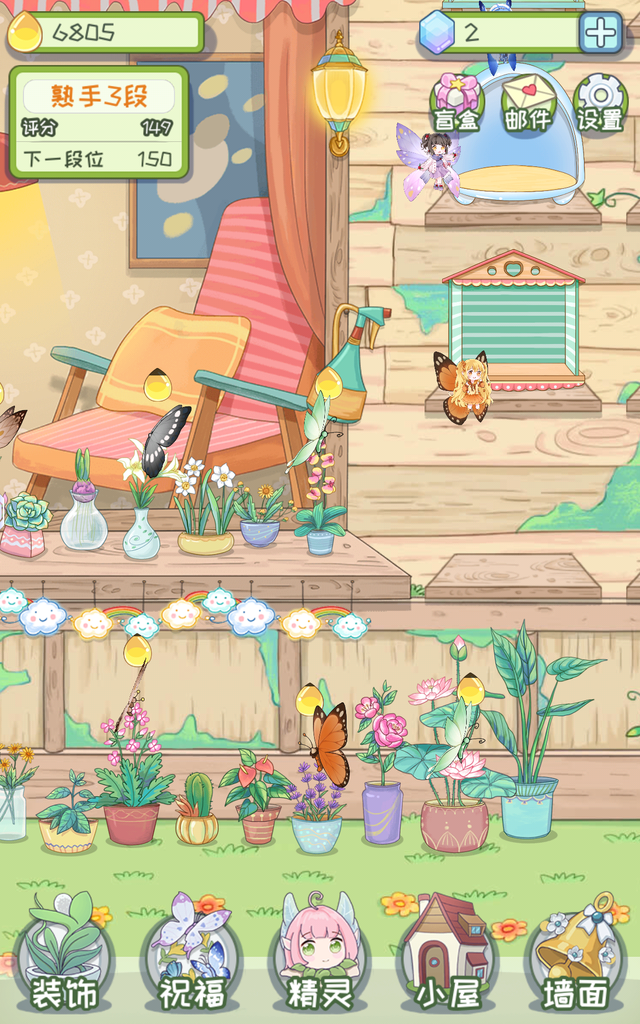Open the 盲盒 blind box
This screenshot has height=1024, width=640.
457,105
